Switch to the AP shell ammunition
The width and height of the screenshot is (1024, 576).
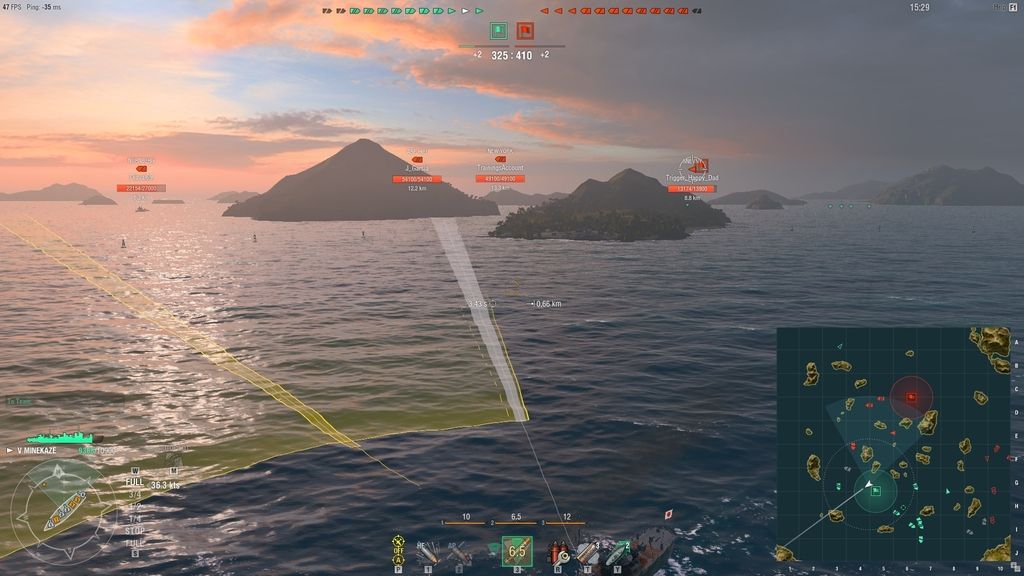[x=459, y=551]
